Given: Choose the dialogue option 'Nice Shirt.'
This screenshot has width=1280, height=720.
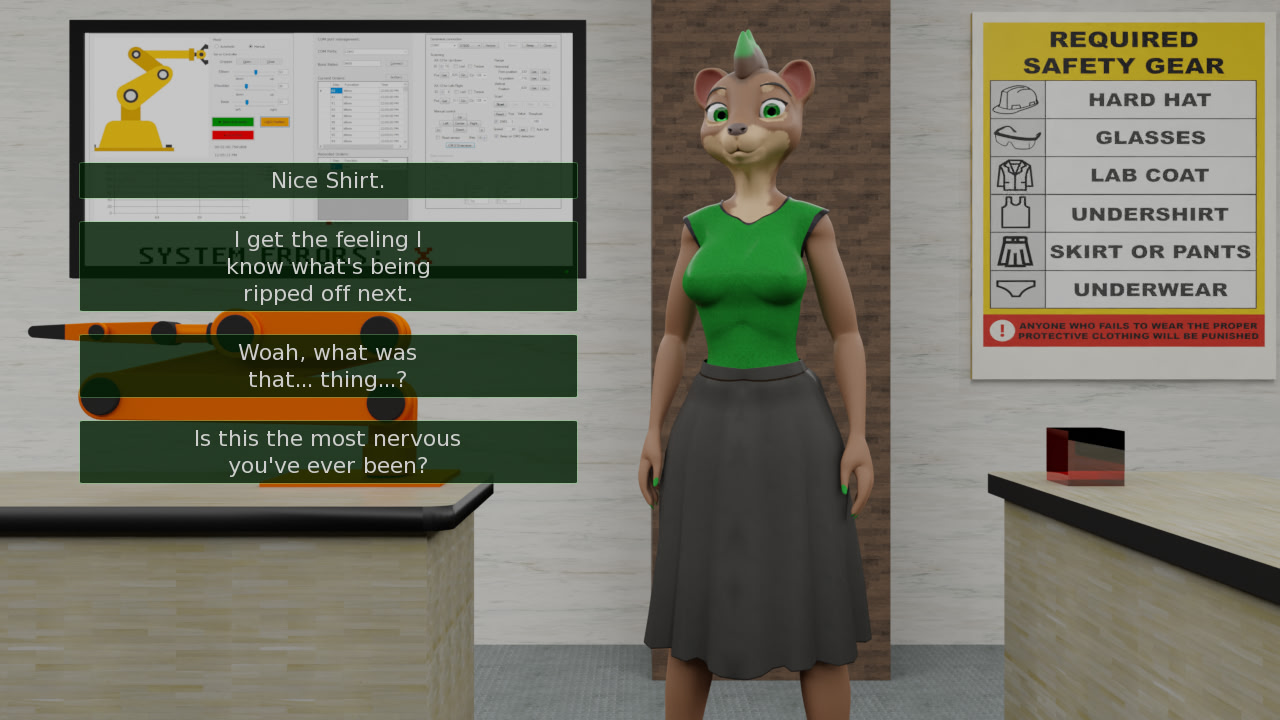Looking at the screenshot, I should [x=328, y=180].
